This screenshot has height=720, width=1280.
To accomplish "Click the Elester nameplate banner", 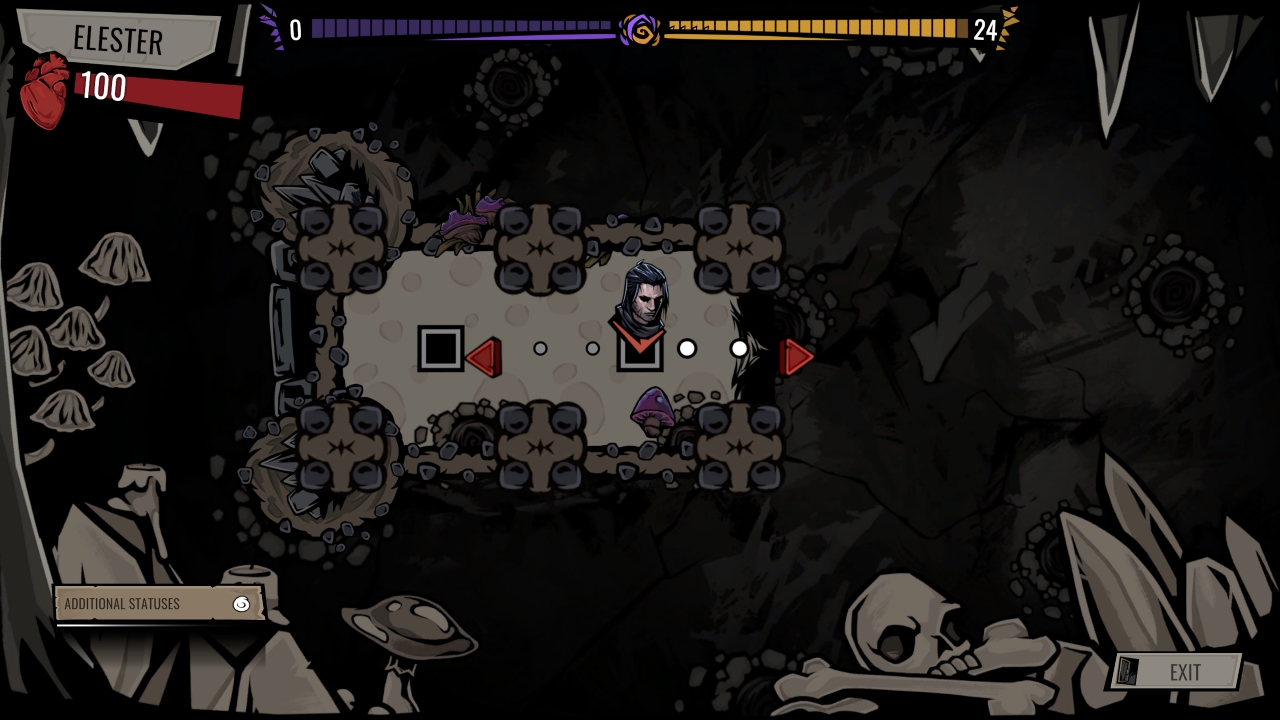I will [x=117, y=41].
